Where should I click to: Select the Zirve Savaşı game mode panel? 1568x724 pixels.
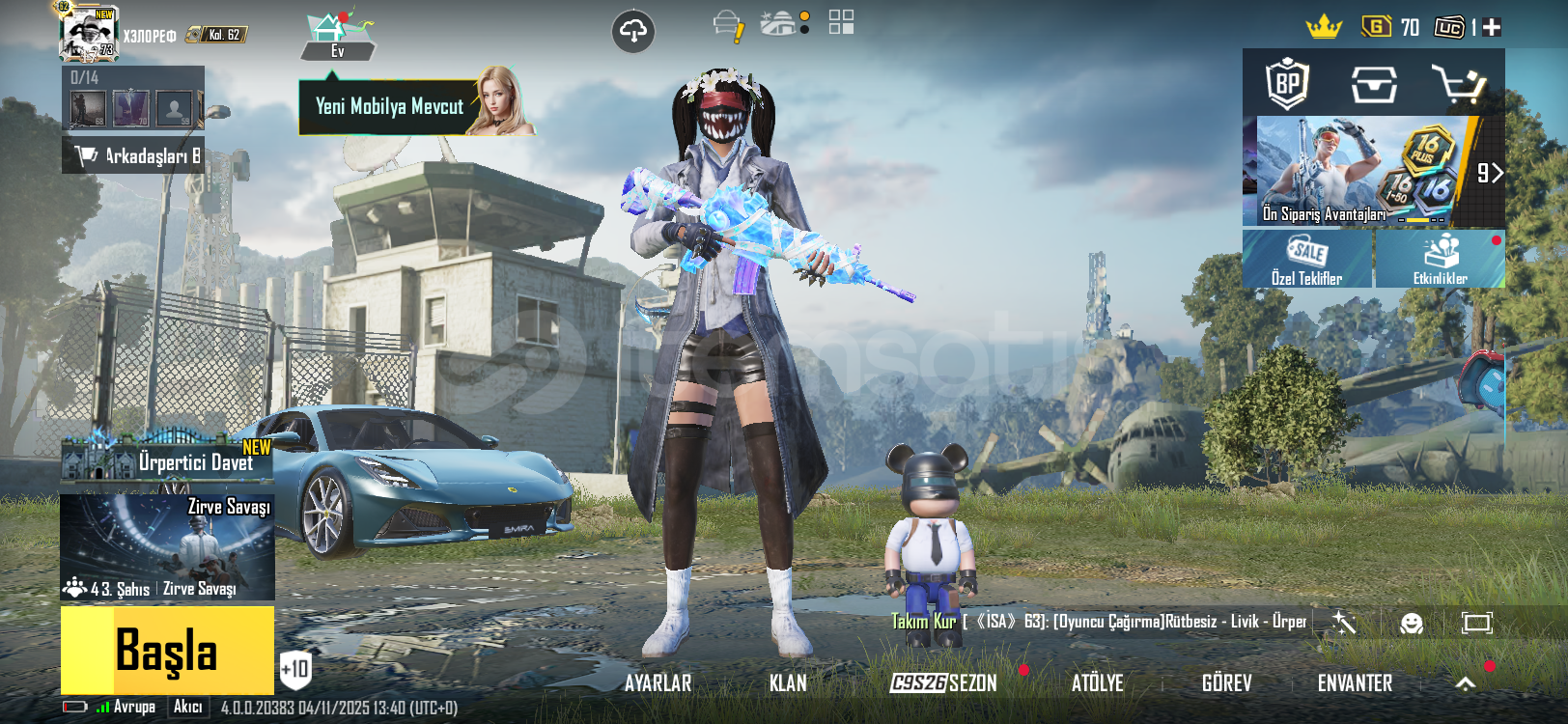167,547
